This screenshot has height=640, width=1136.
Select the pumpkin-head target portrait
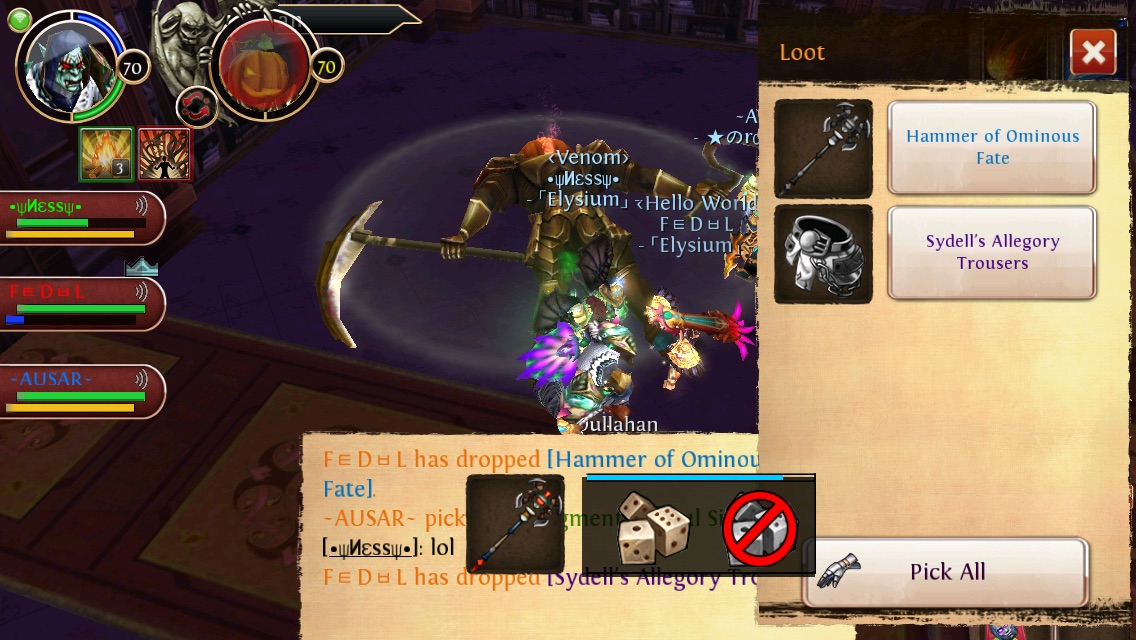click(263, 68)
